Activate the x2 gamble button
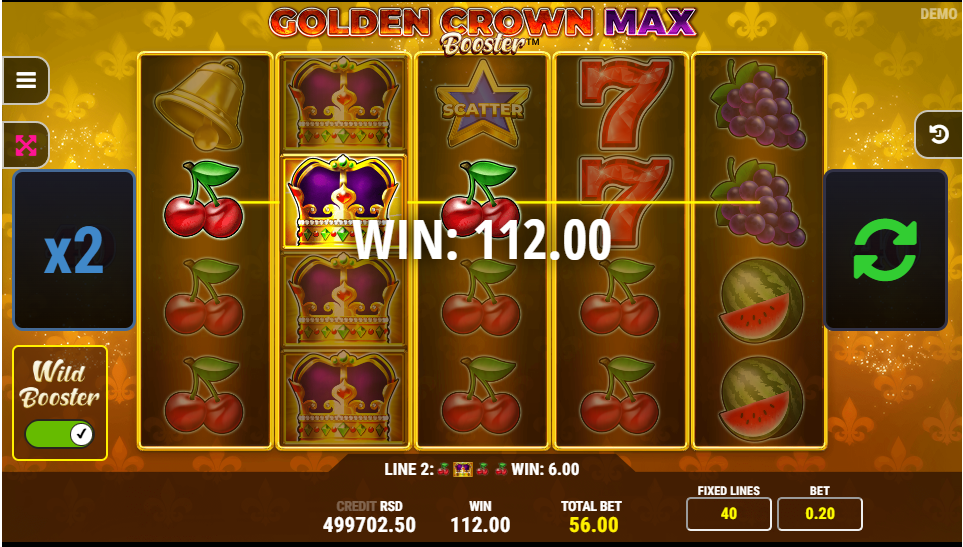963x547 pixels. click(74, 250)
